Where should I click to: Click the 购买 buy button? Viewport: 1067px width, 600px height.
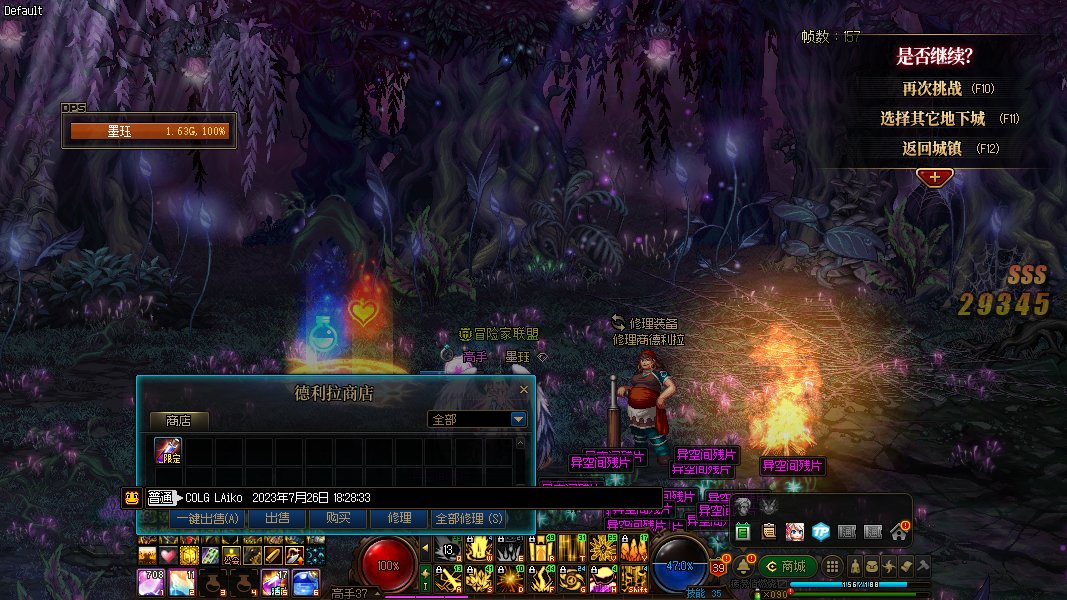tap(338, 518)
